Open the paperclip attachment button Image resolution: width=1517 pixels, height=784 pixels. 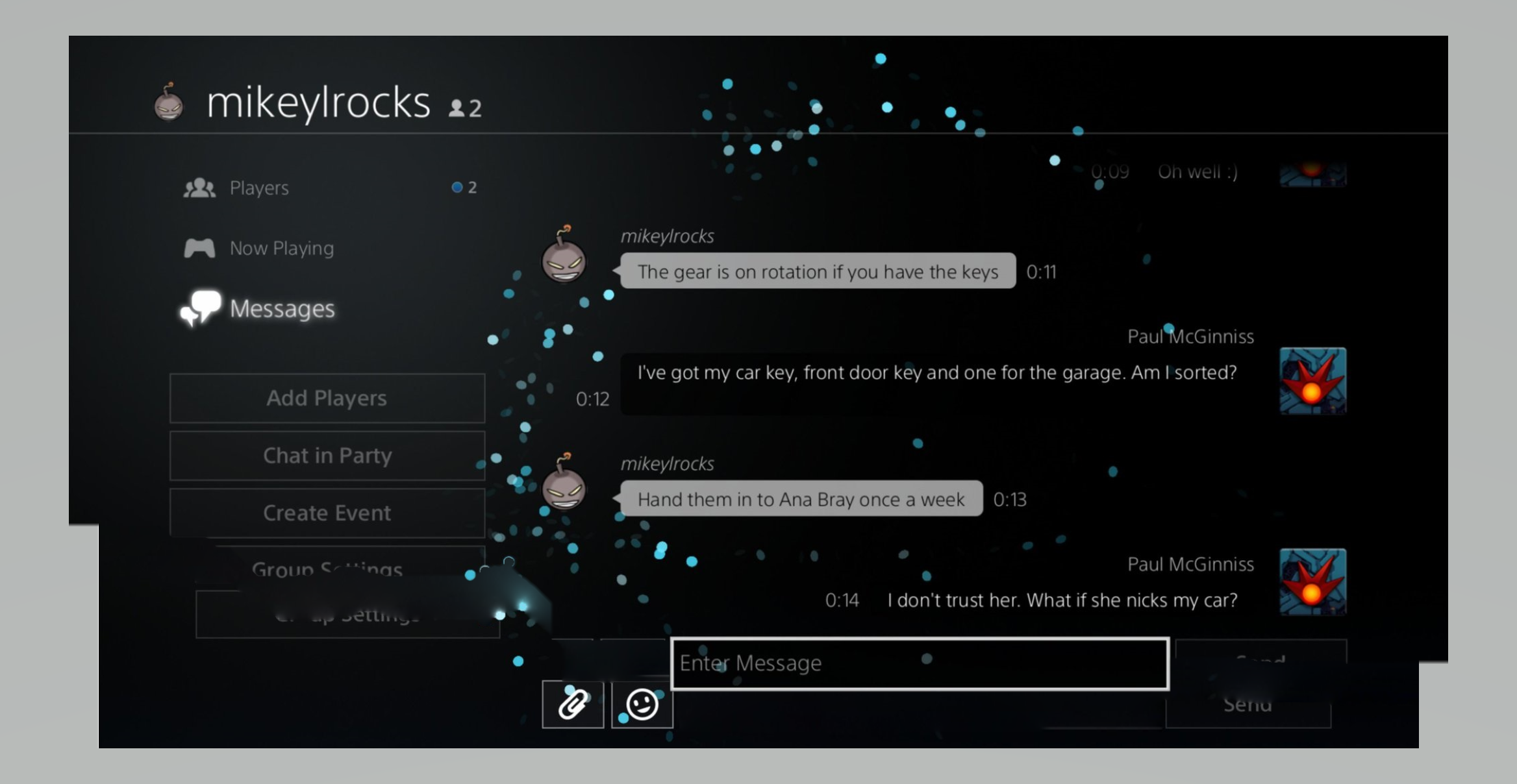pyautogui.click(x=573, y=705)
